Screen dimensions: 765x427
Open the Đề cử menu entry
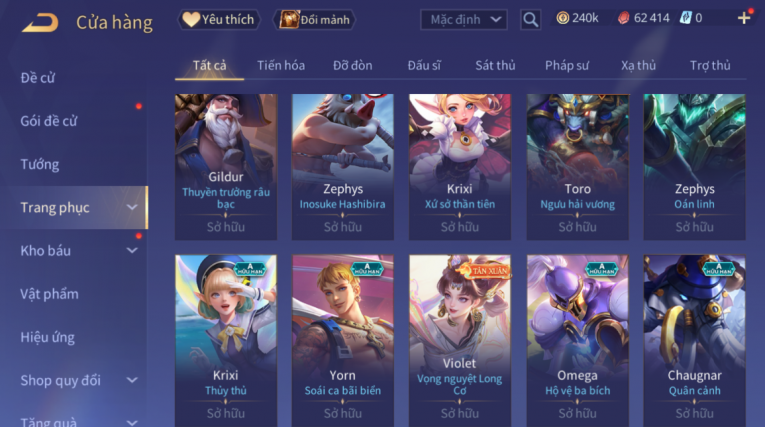38,78
